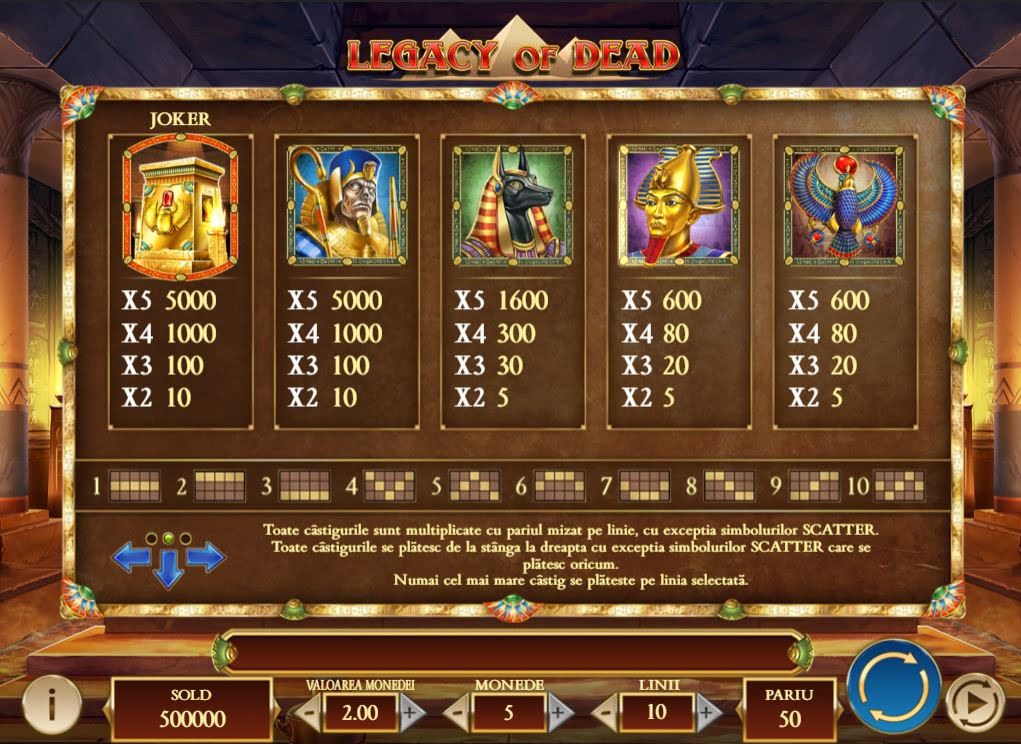Go to next paytable page with right arrow
This screenshot has height=744, width=1021.
point(206,557)
